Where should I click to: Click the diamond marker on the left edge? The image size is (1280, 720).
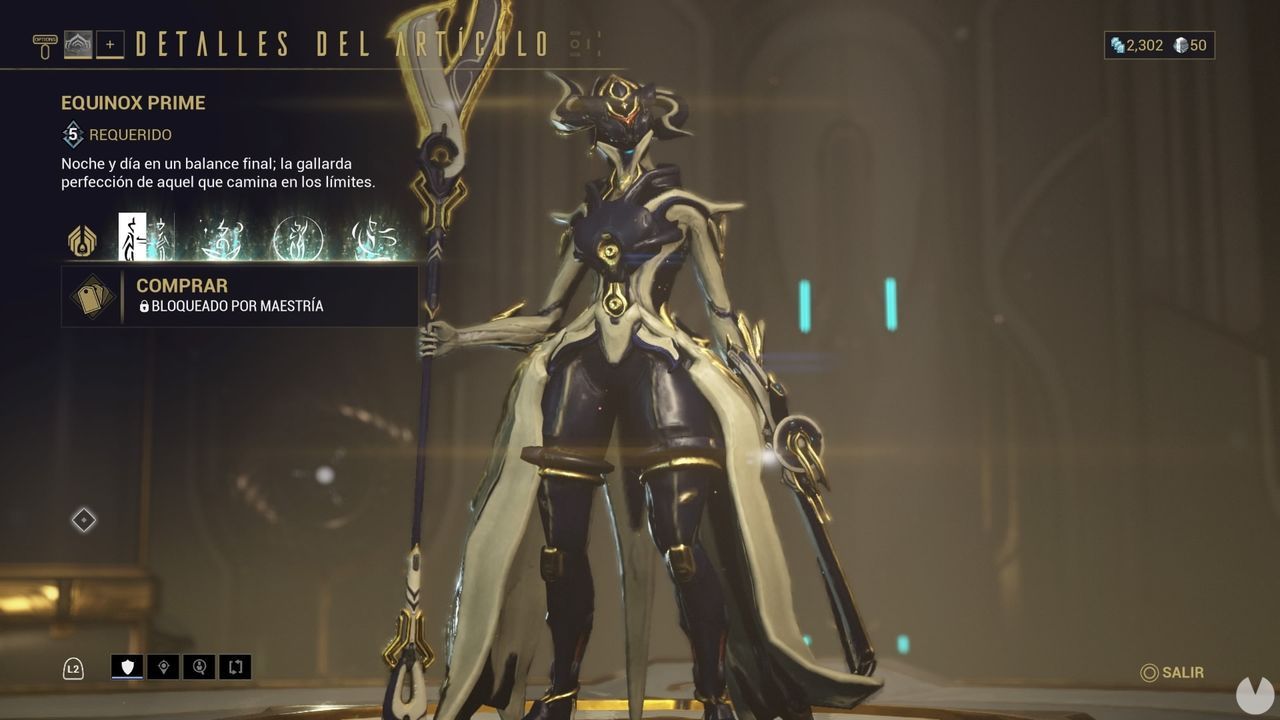(x=82, y=519)
